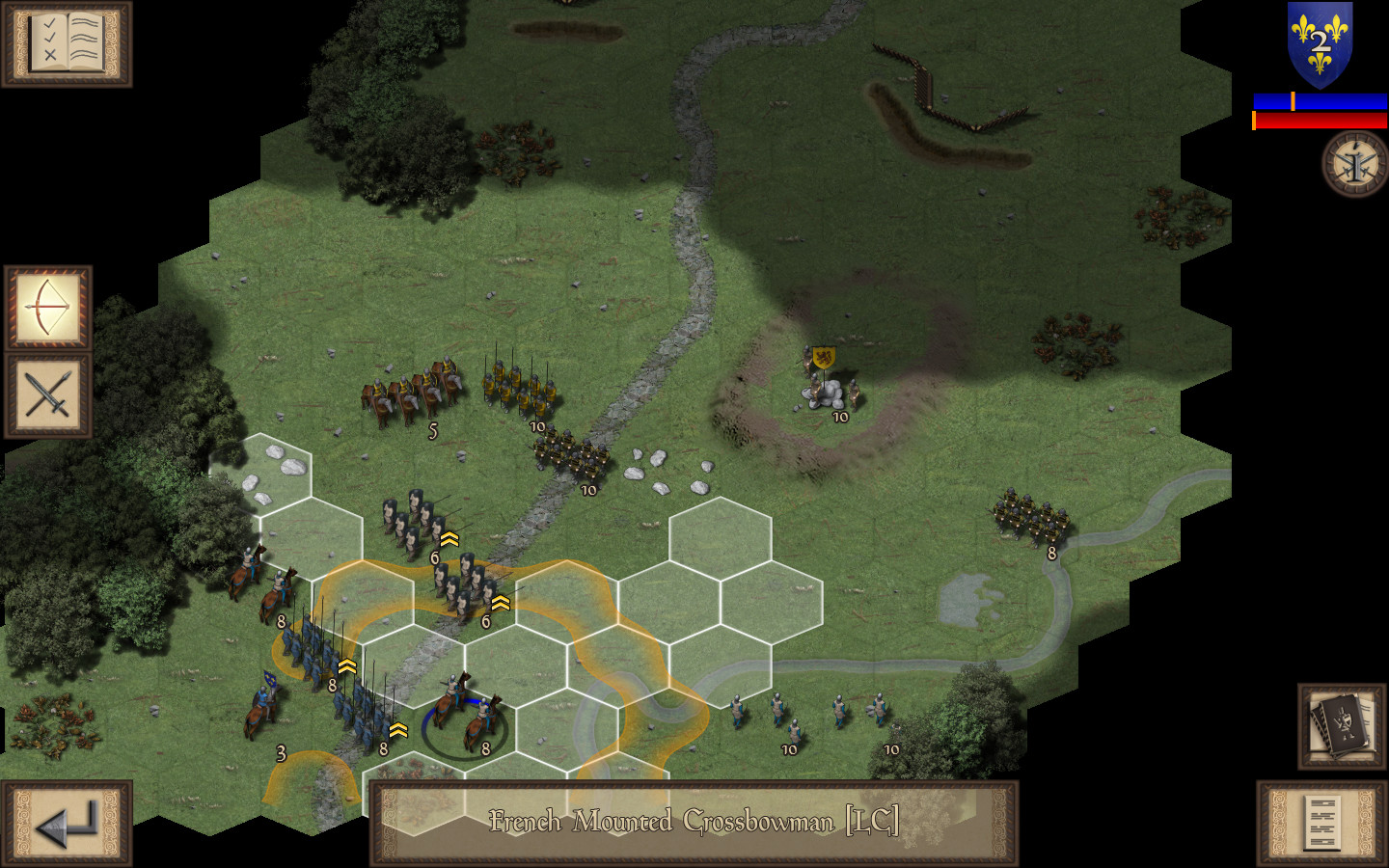1389x868 pixels.
Task: Select the crossed swords melee attack icon
Action: click(x=47, y=395)
